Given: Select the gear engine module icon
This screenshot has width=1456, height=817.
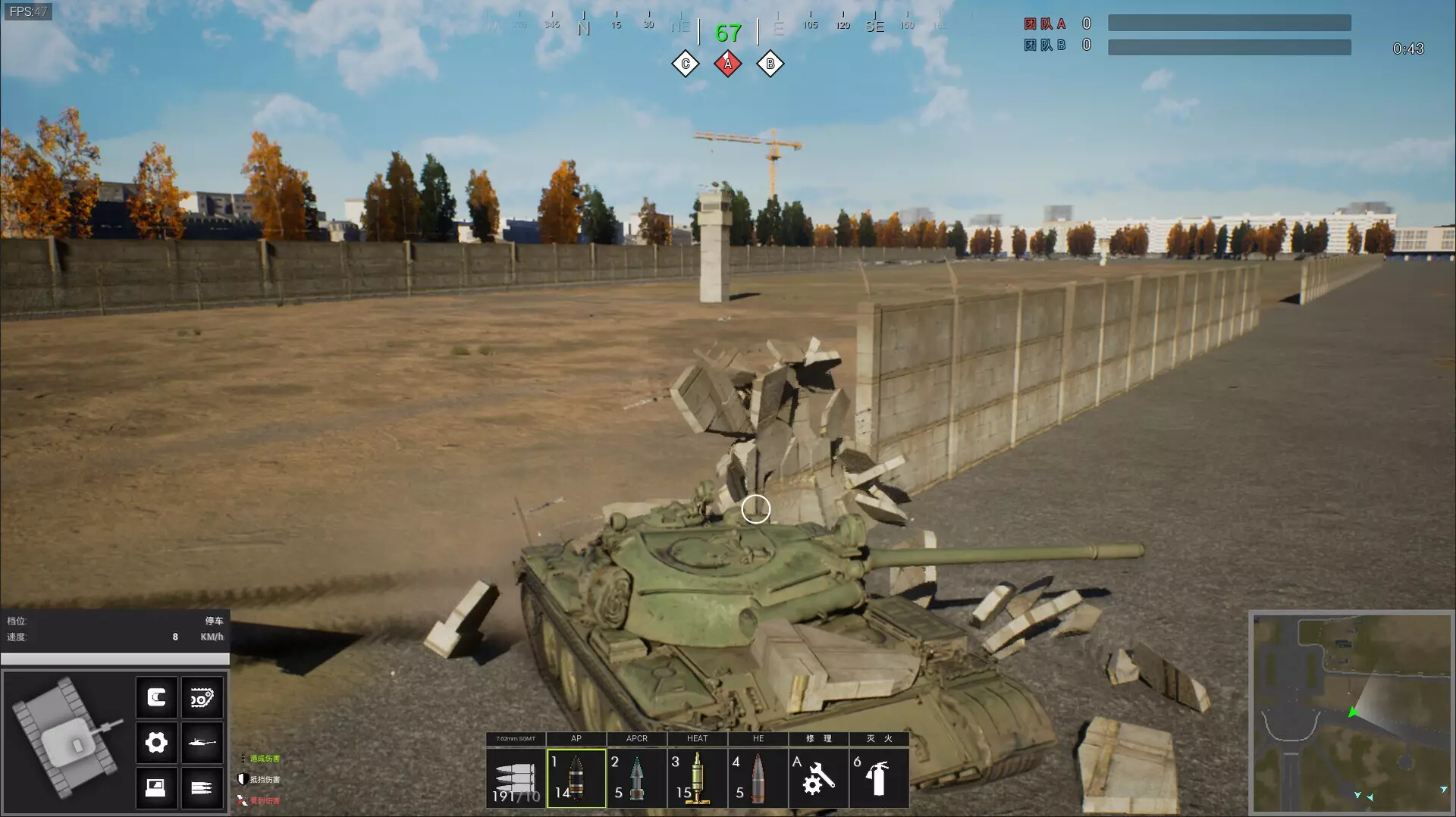Looking at the screenshot, I should 156,742.
